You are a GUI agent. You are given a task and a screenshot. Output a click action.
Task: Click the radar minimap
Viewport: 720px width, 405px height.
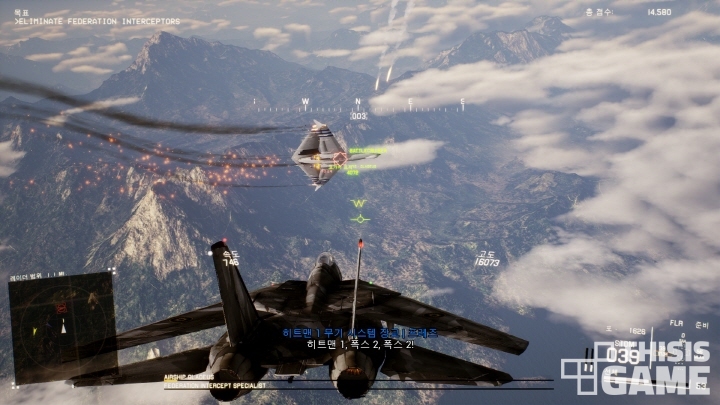point(62,327)
